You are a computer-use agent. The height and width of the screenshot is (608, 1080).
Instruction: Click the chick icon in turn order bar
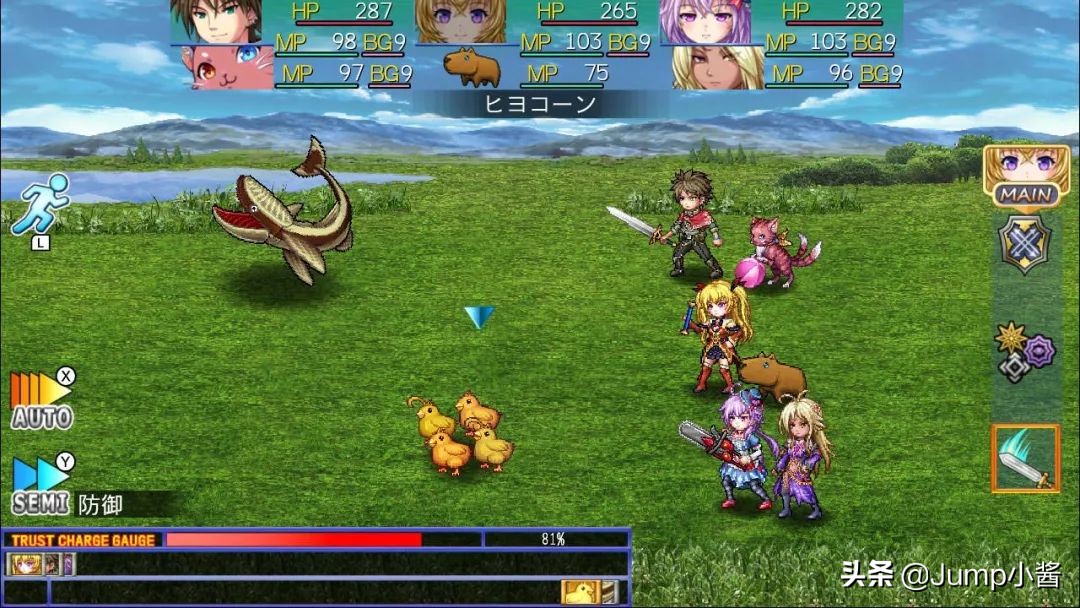[580, 592]
